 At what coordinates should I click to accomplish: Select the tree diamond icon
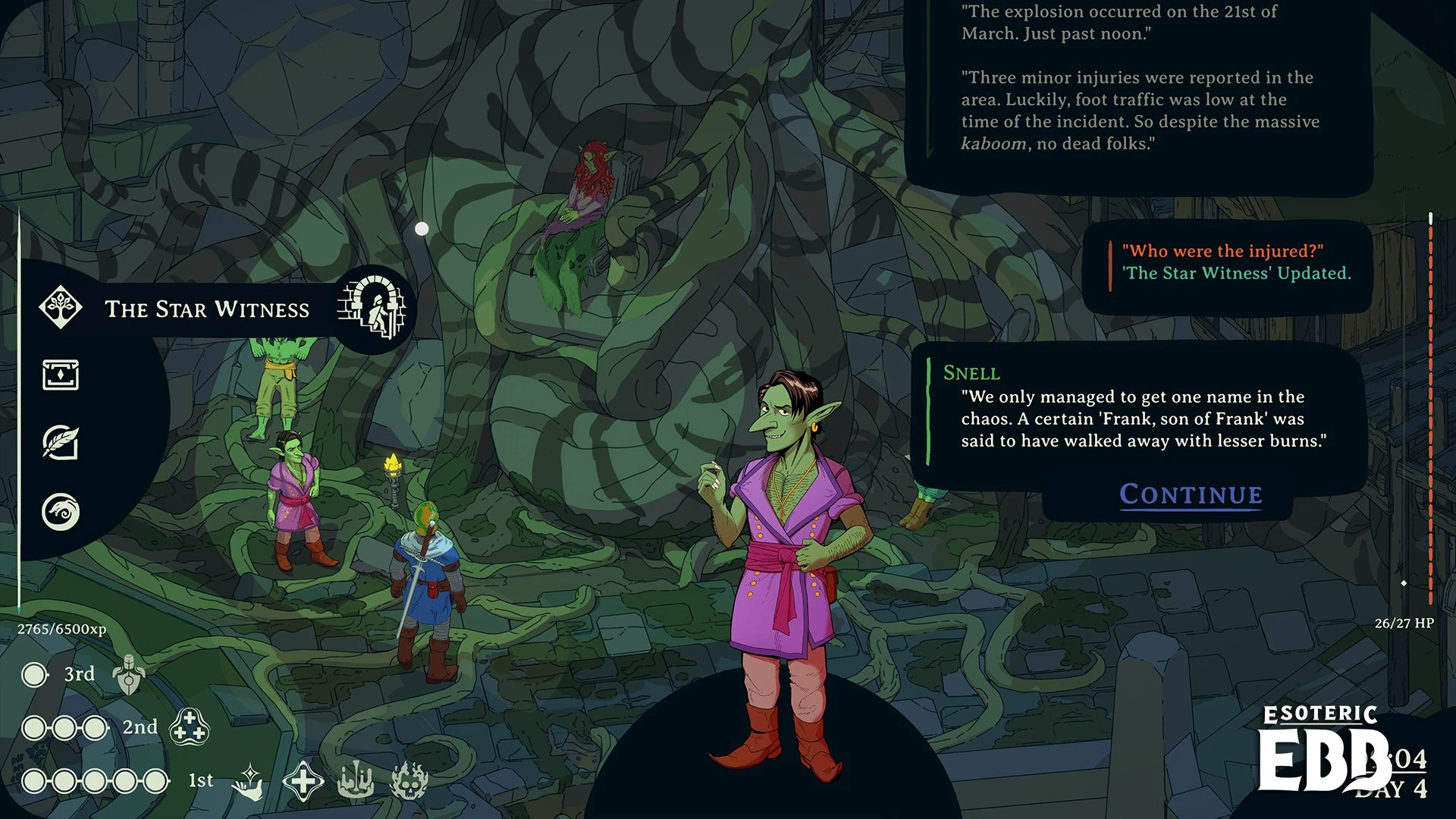(x=61, y=307)
